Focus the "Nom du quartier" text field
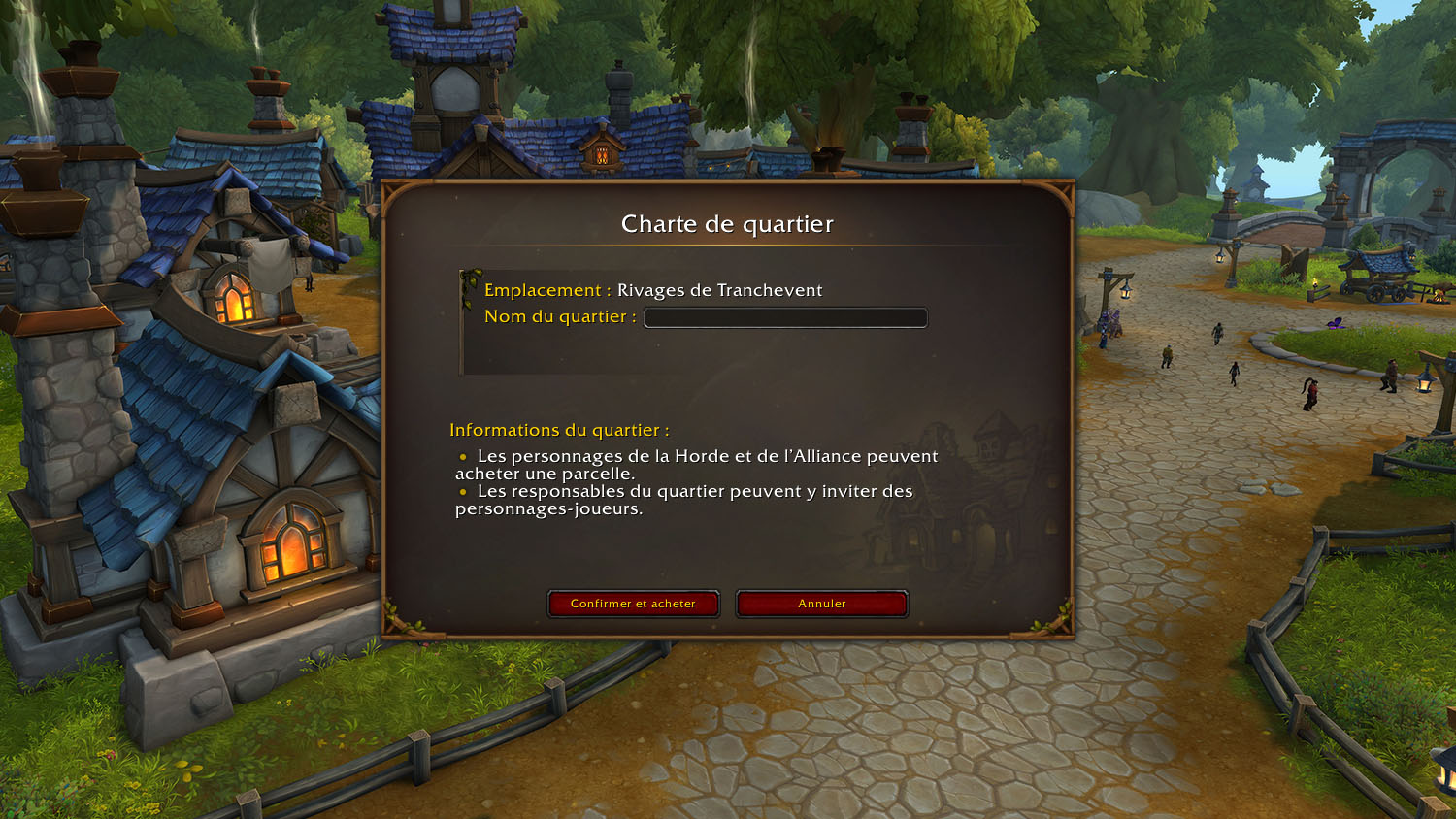 (785, 318)
